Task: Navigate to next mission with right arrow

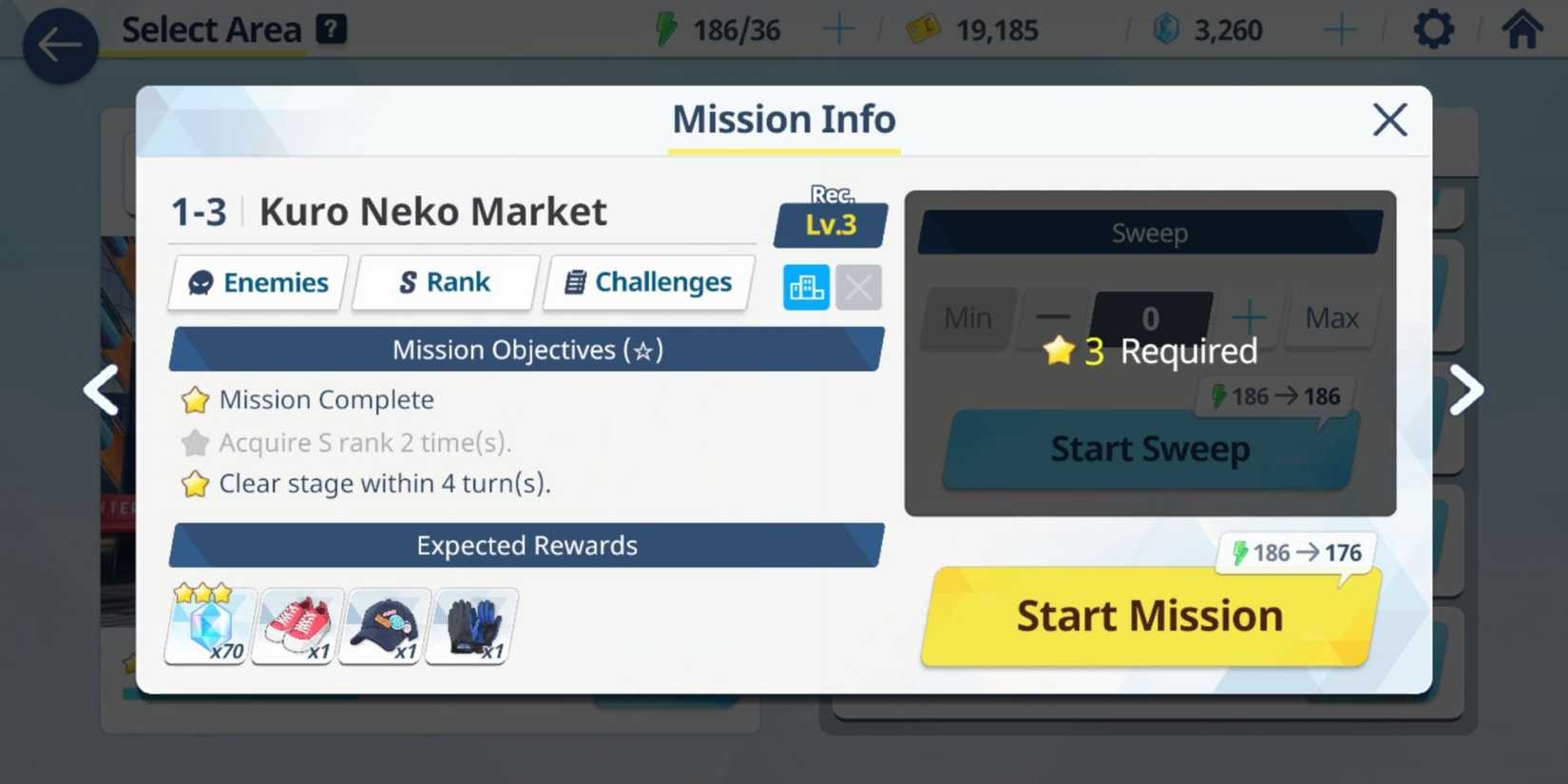Action: [x=1467, y=390]
